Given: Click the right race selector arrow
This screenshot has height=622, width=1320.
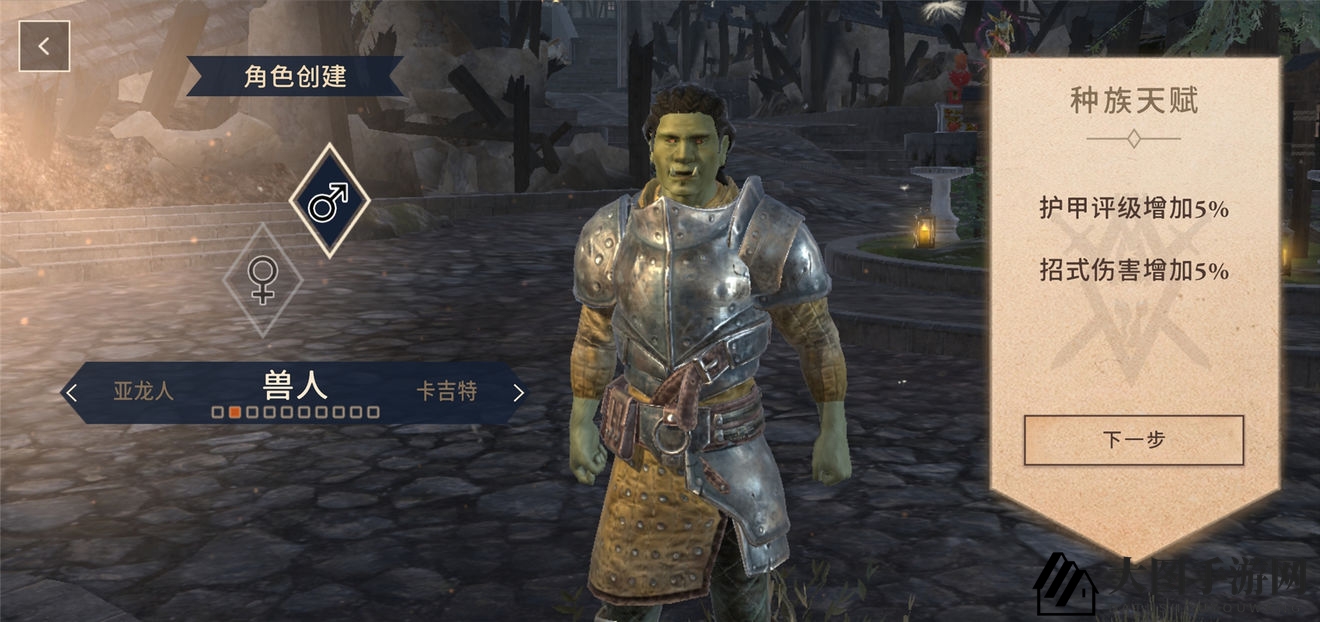Looking at the screenshot, I should point(518,393).
